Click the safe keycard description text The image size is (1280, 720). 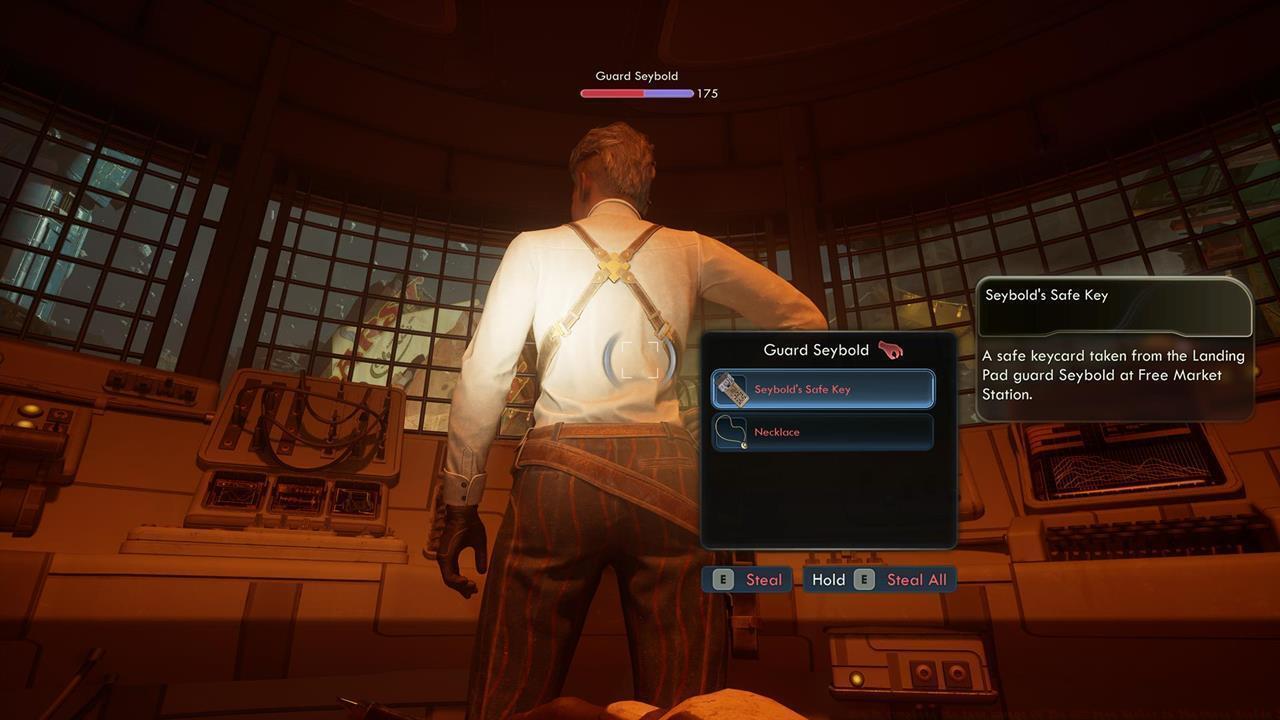coord(1108,375)
